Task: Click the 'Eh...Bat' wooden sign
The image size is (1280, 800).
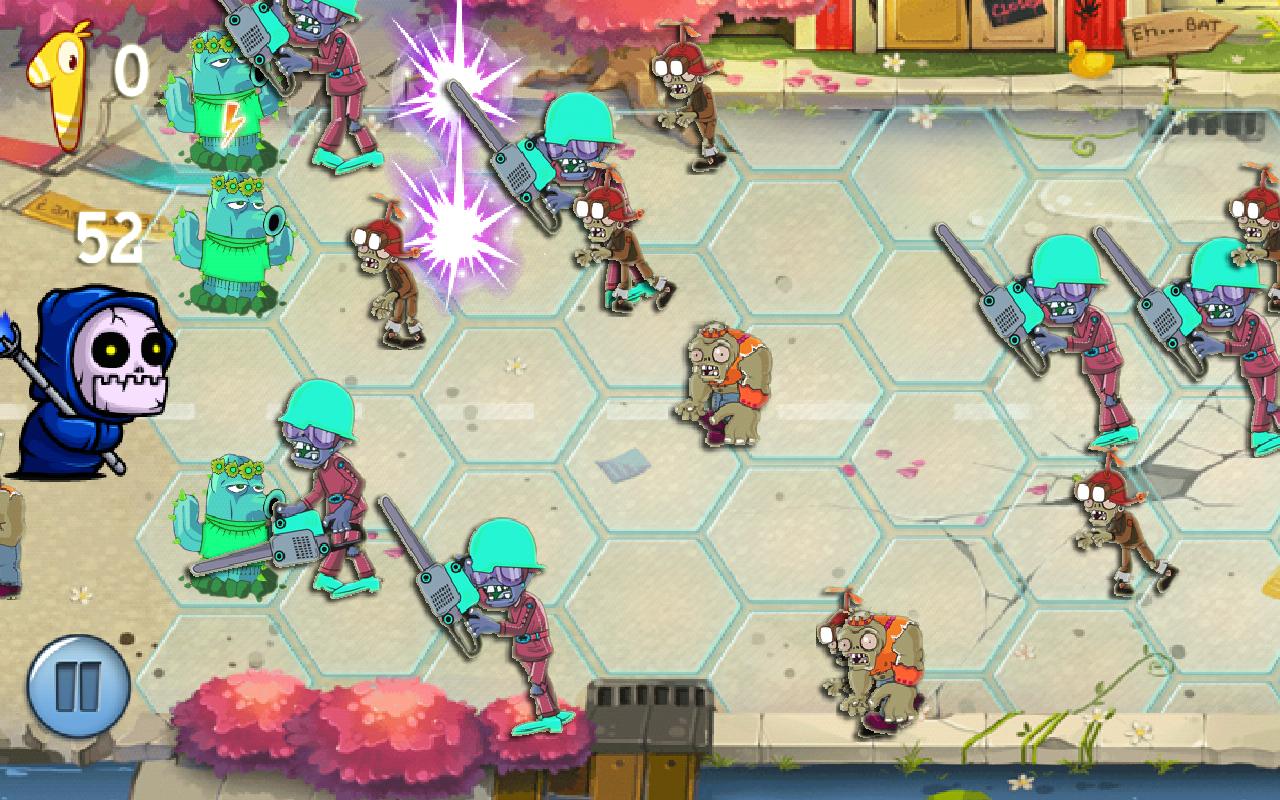Action: coord(1175,35)
